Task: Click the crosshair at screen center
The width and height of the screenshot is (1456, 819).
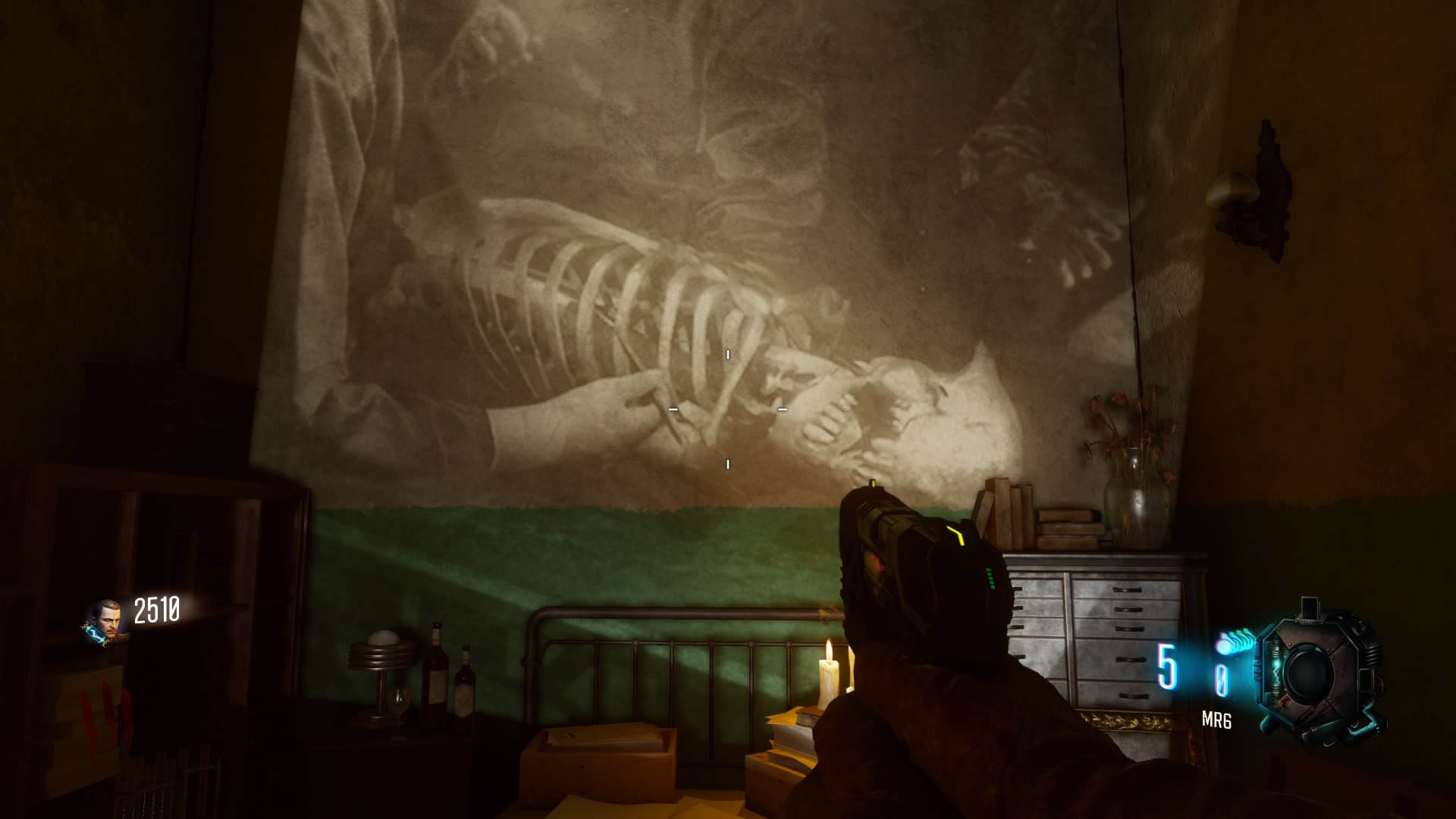Action: click(728, 409)
